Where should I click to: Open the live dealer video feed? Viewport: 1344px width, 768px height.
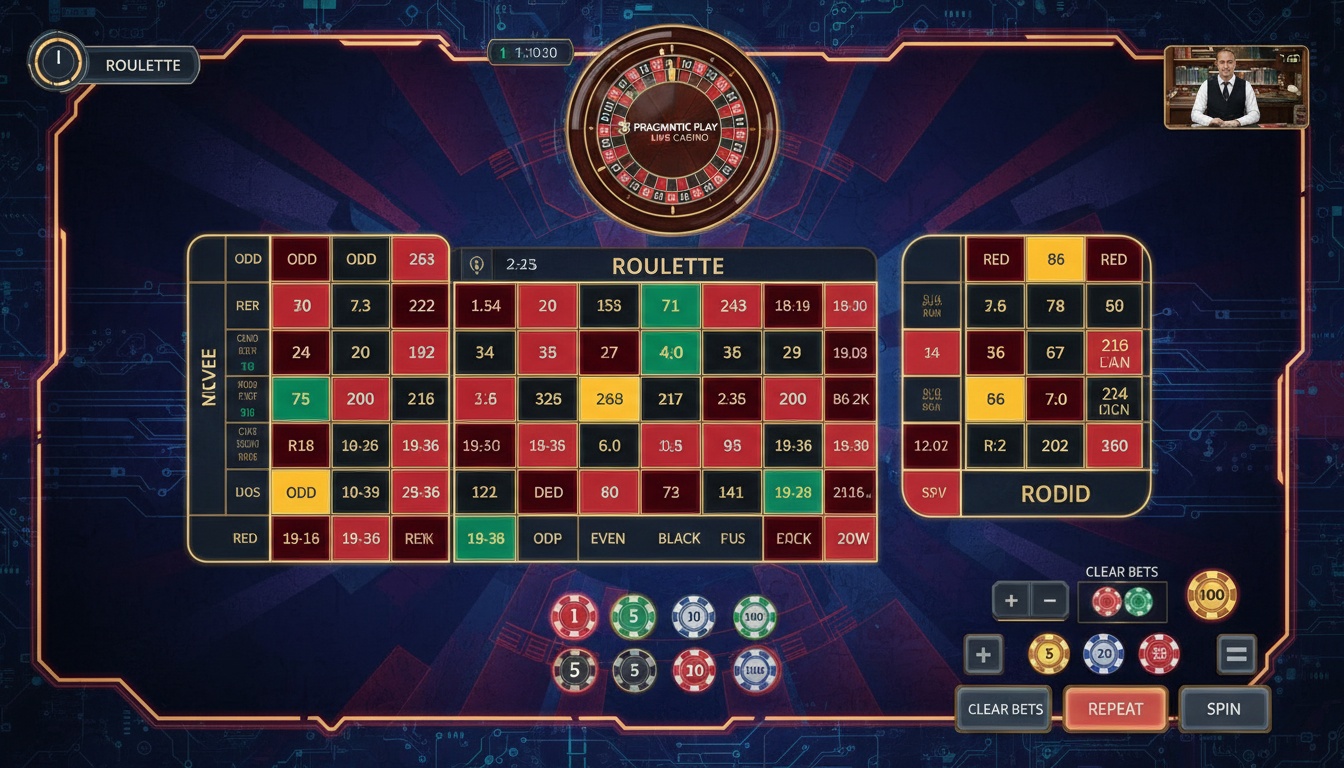[x=1236, y=86]
